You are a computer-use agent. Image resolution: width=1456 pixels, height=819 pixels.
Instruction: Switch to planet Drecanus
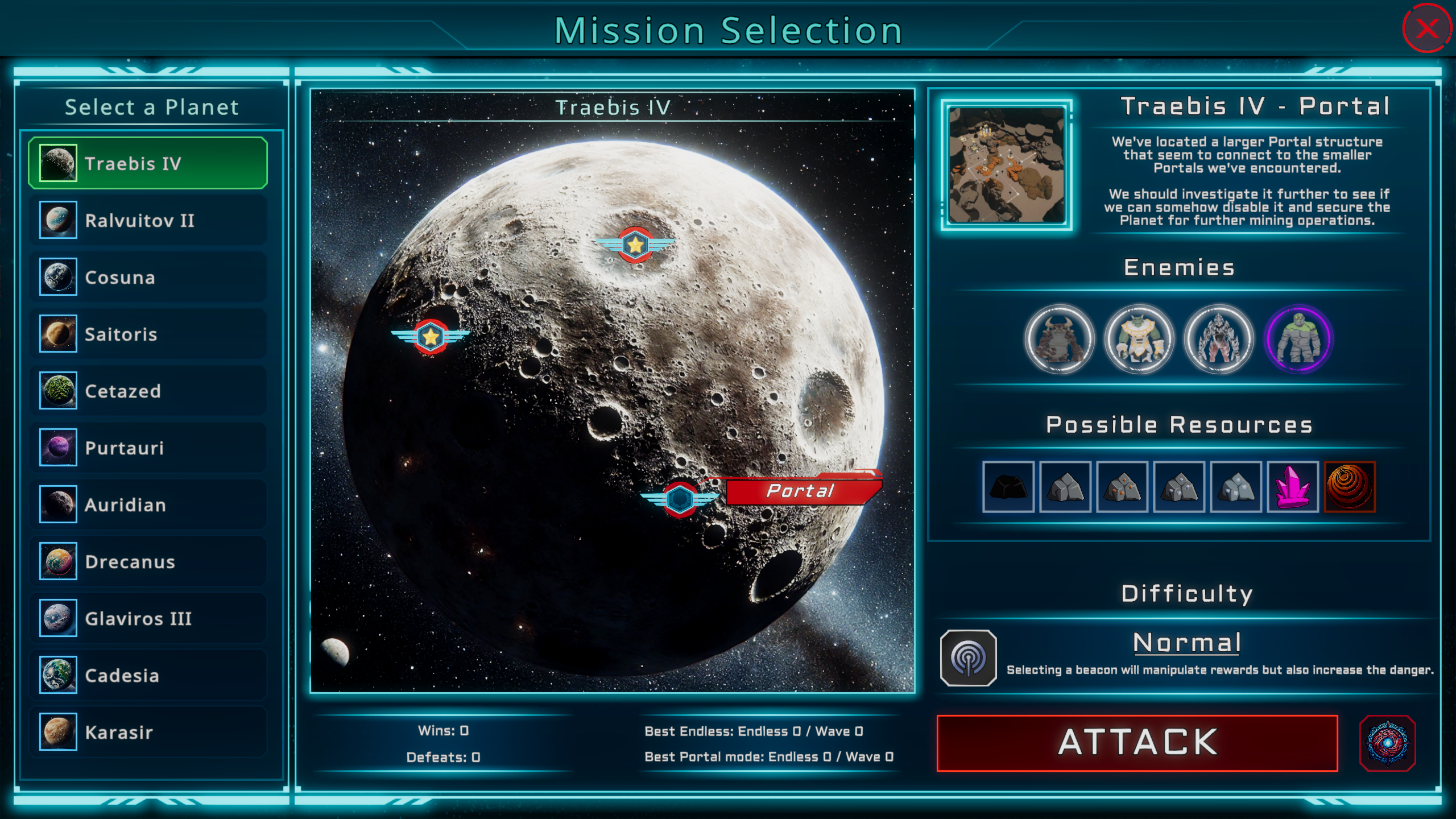tap(148, 561)
